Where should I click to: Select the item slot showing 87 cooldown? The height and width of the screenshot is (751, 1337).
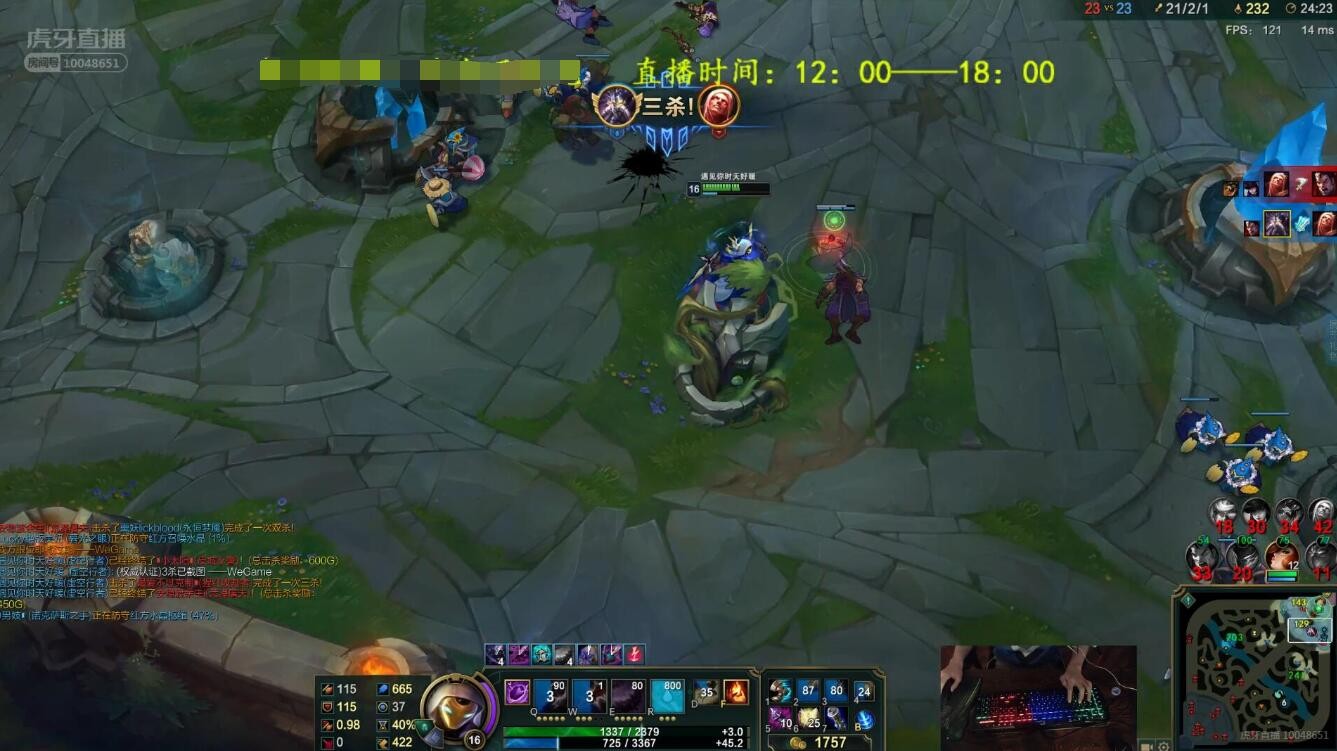[808, 691]
